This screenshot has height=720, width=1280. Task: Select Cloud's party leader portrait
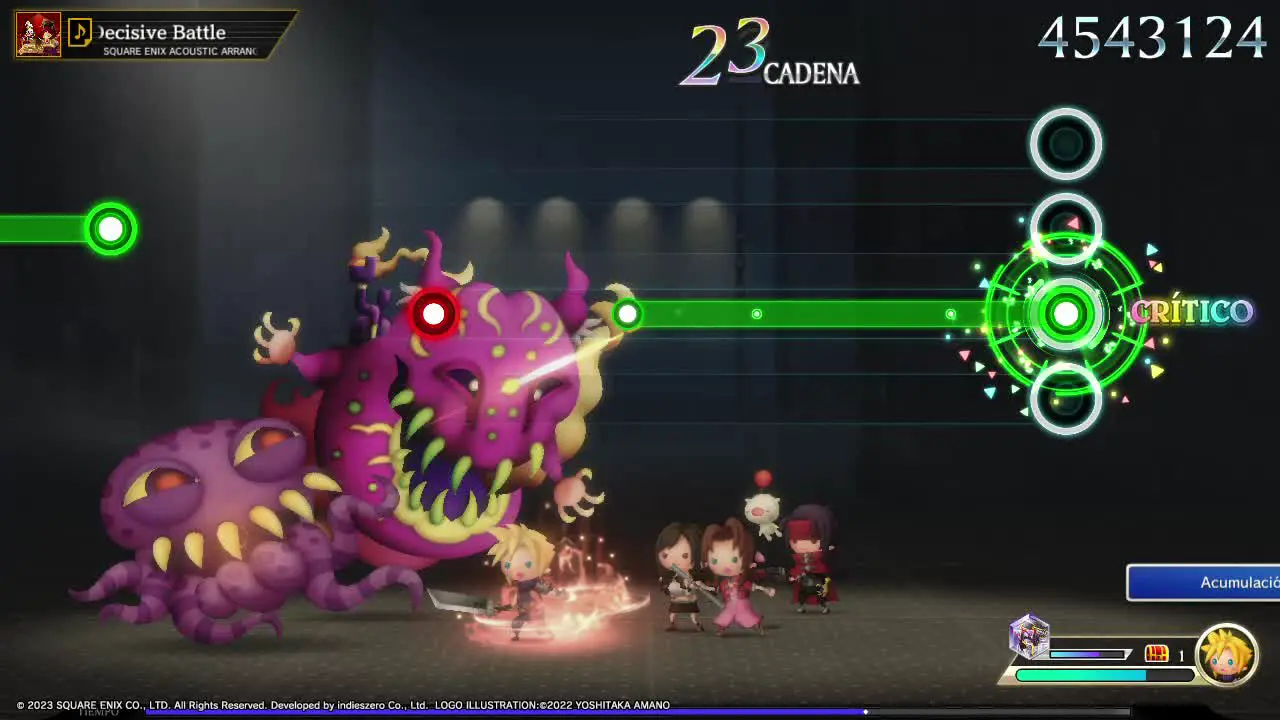[1226, 655]
